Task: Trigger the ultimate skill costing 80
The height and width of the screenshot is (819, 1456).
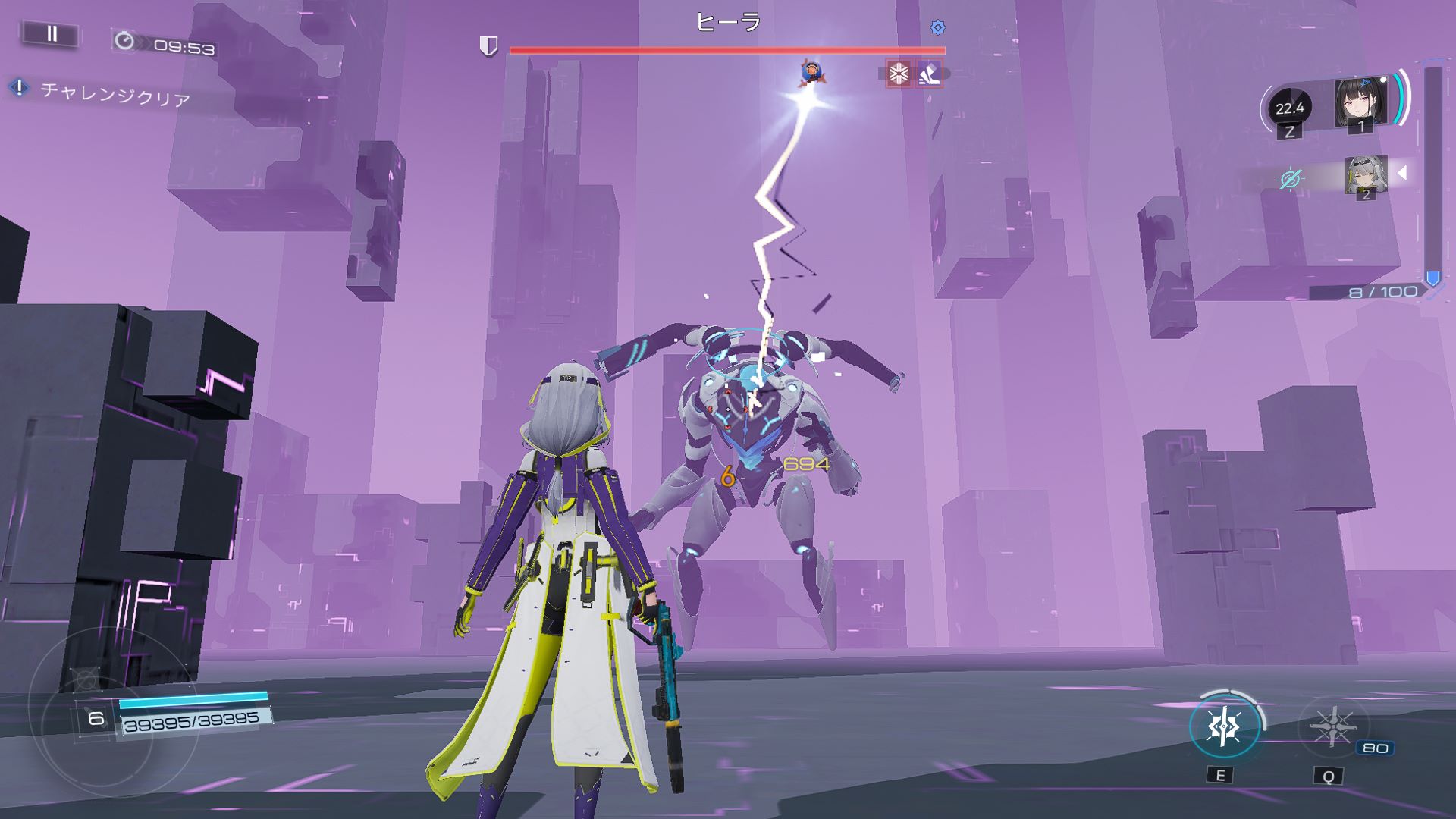Action: click(1332, 727)
